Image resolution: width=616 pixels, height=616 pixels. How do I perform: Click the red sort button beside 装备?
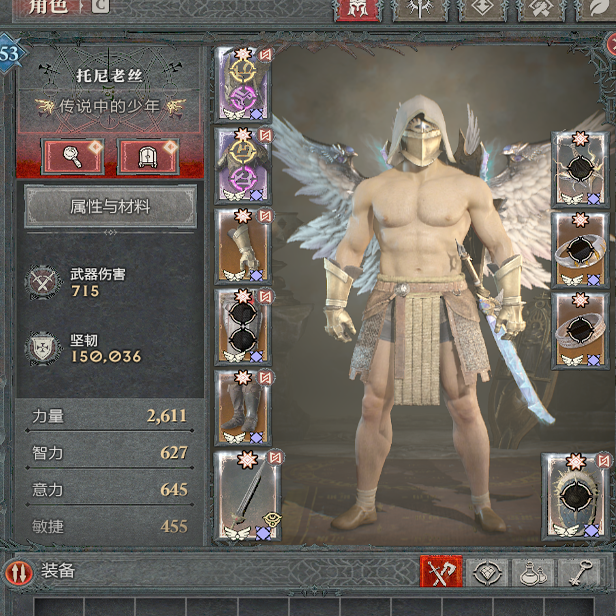[18, 572]
